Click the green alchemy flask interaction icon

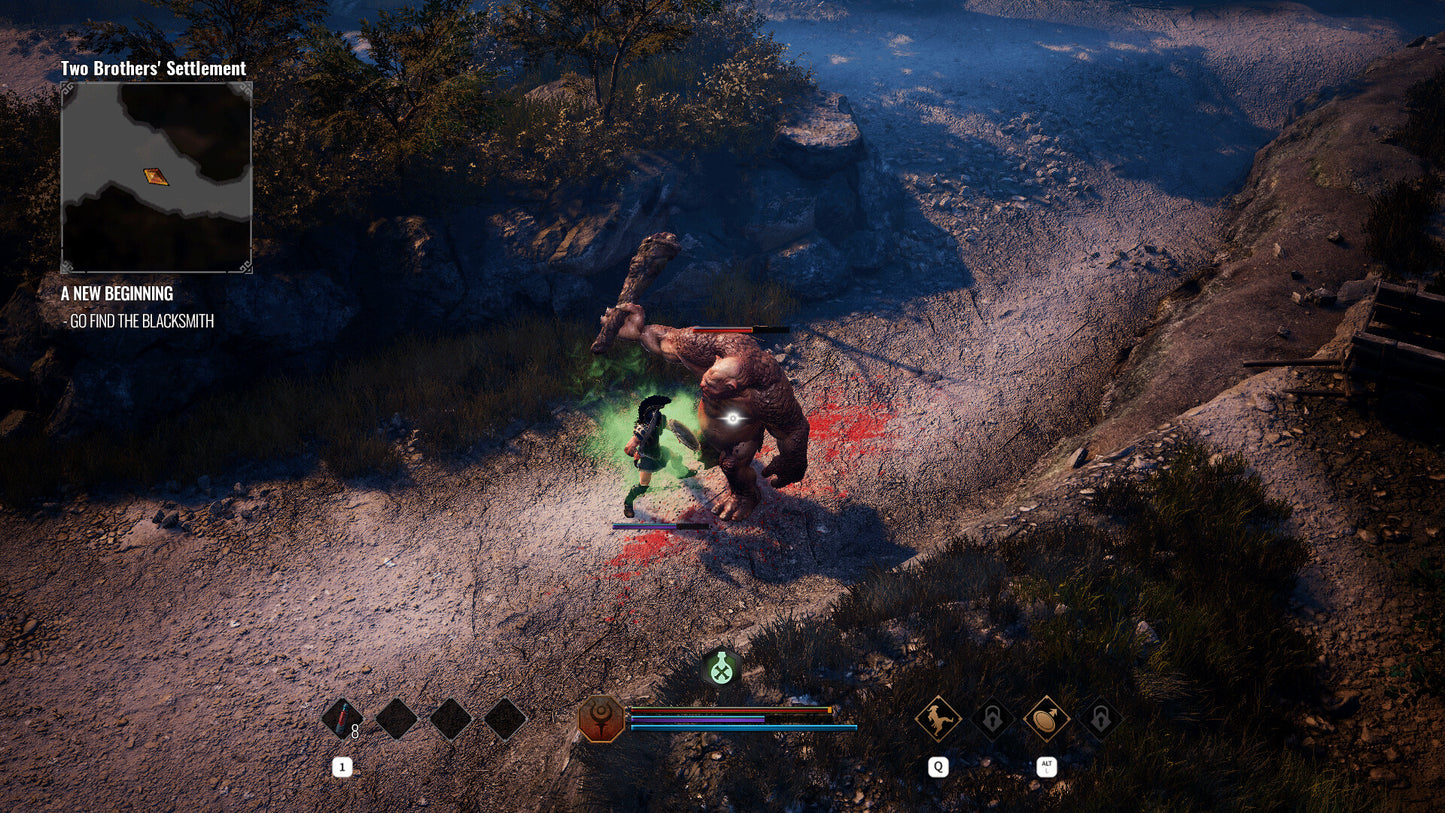coord(722,668)
